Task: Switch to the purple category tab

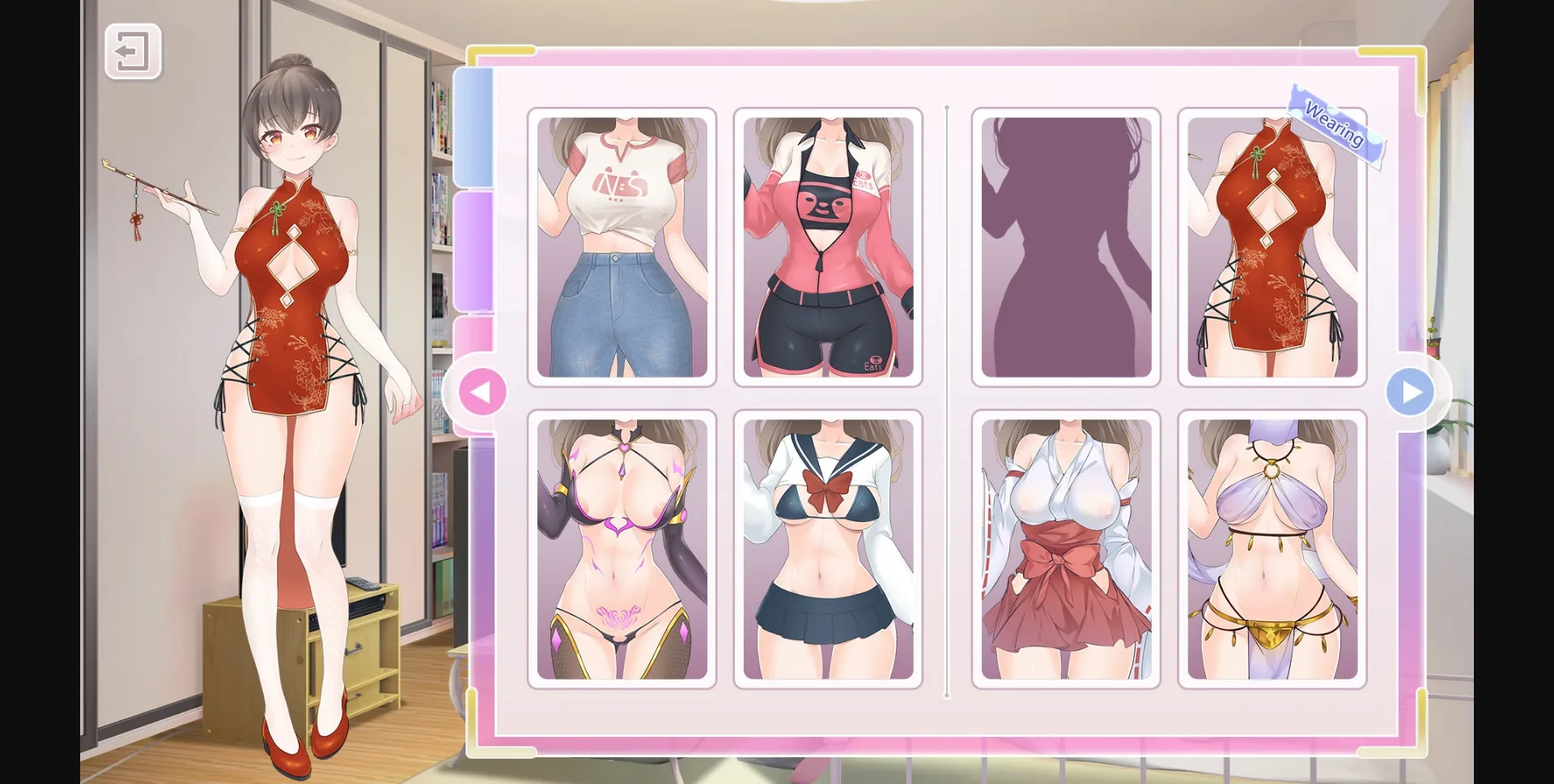Action: [474, 251]
